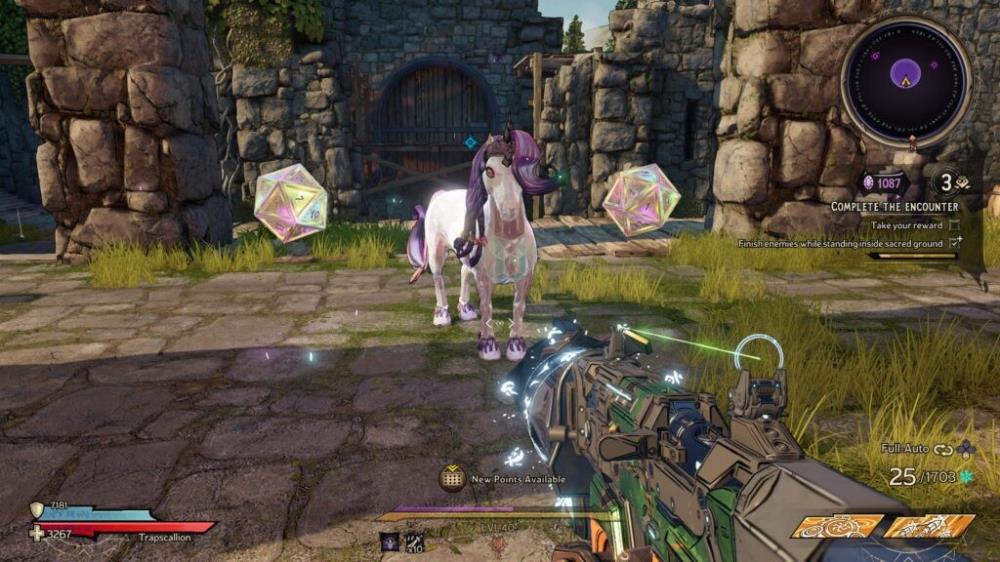Screen dimensions: 1000x562
Task: Toggle the sacred ground bonus objective checkbox
Action: tap(955, 243)
